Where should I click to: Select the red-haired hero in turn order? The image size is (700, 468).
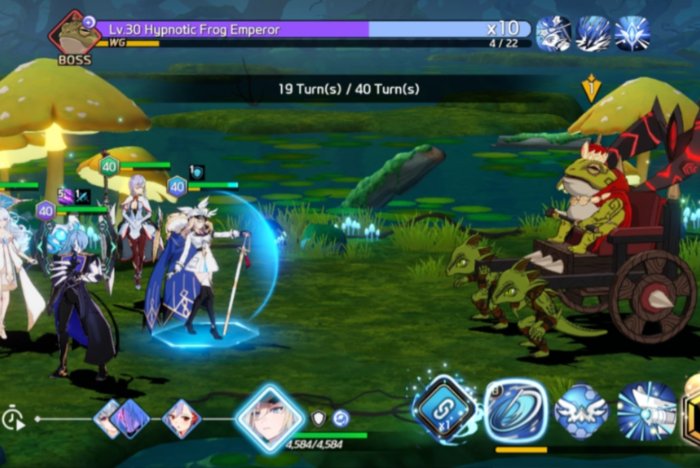181,418
